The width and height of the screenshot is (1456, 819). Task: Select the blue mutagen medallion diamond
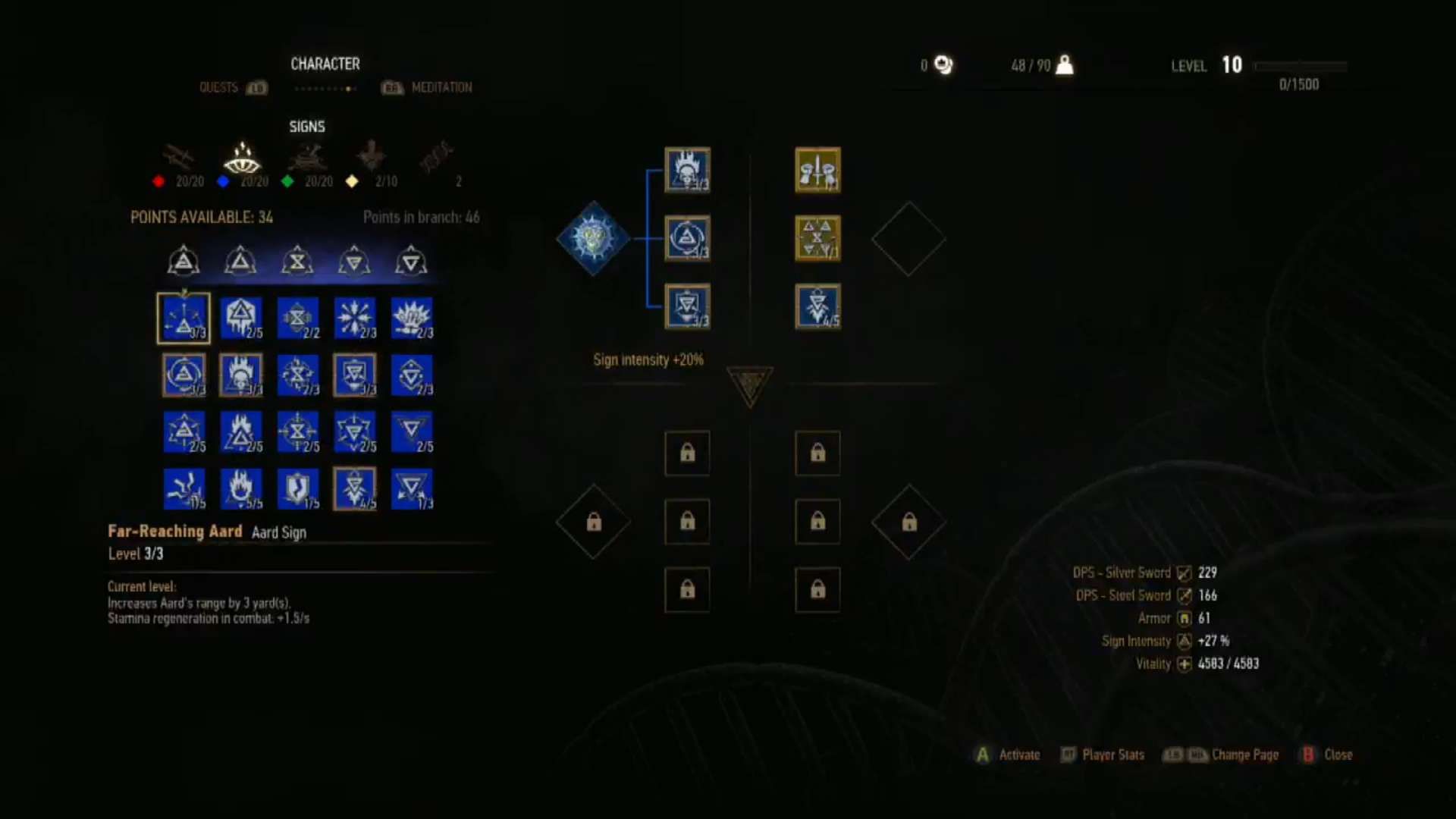pos(594,237)
